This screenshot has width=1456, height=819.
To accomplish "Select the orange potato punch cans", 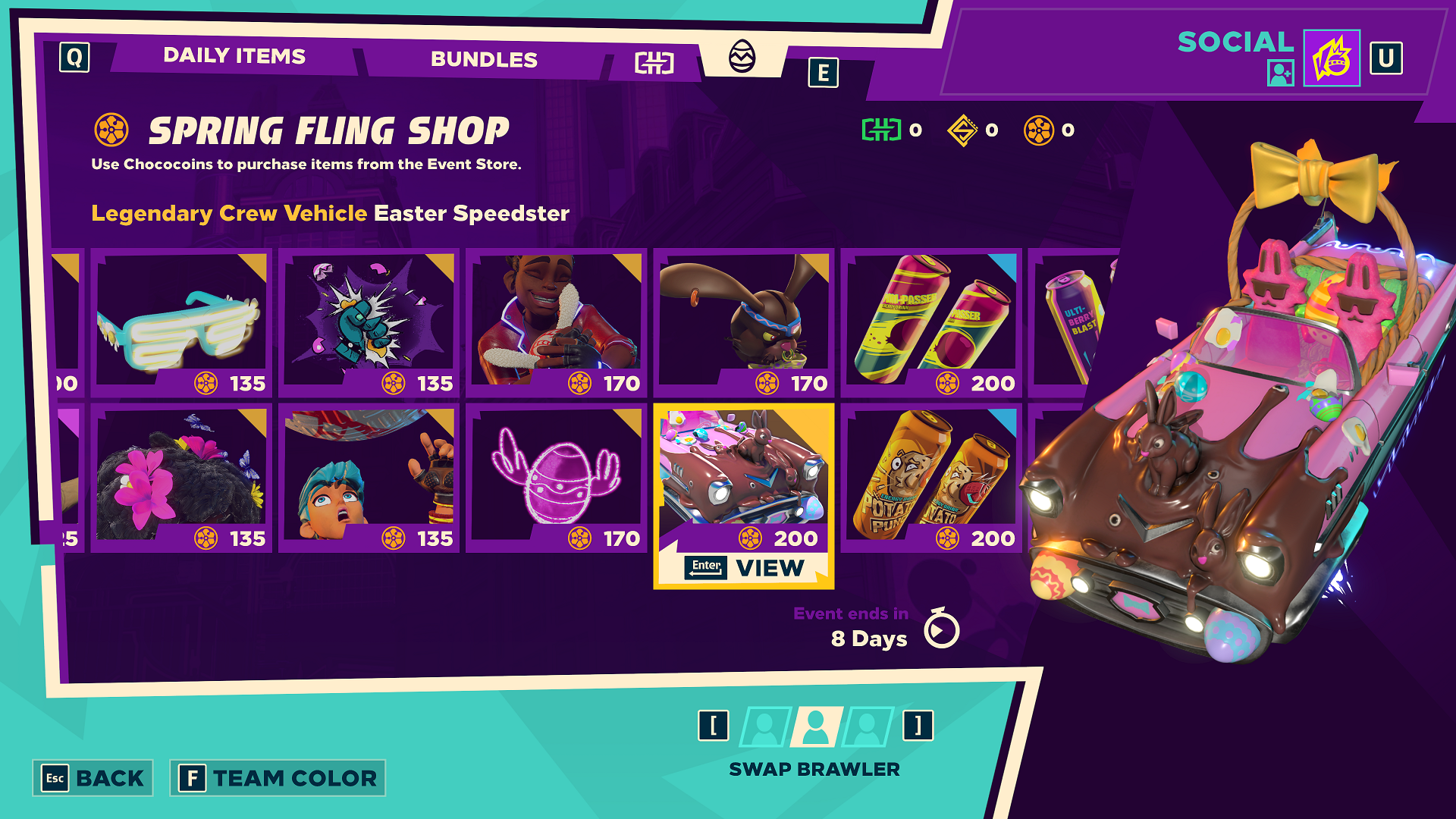I will click(930, 477).
